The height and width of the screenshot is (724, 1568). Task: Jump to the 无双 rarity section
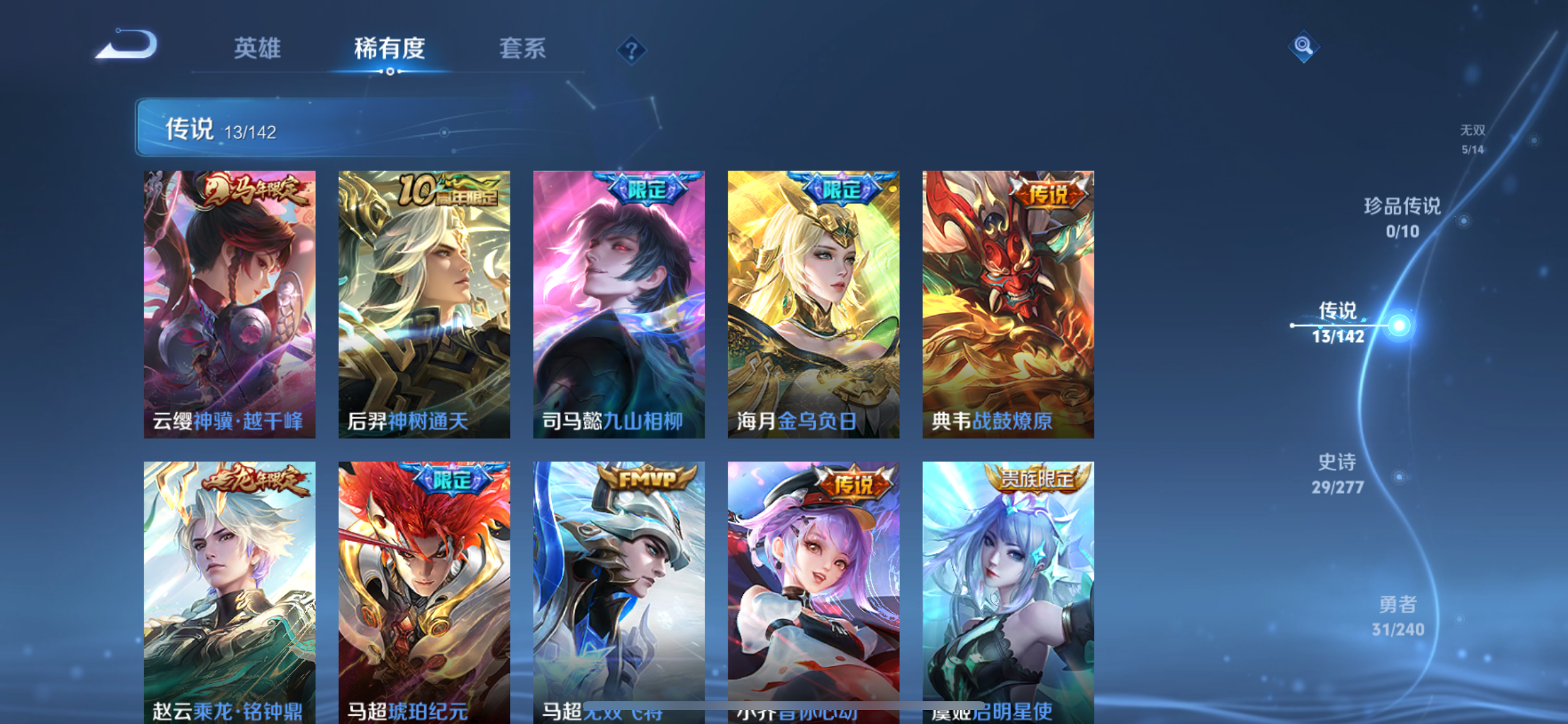click(1475, 139)
